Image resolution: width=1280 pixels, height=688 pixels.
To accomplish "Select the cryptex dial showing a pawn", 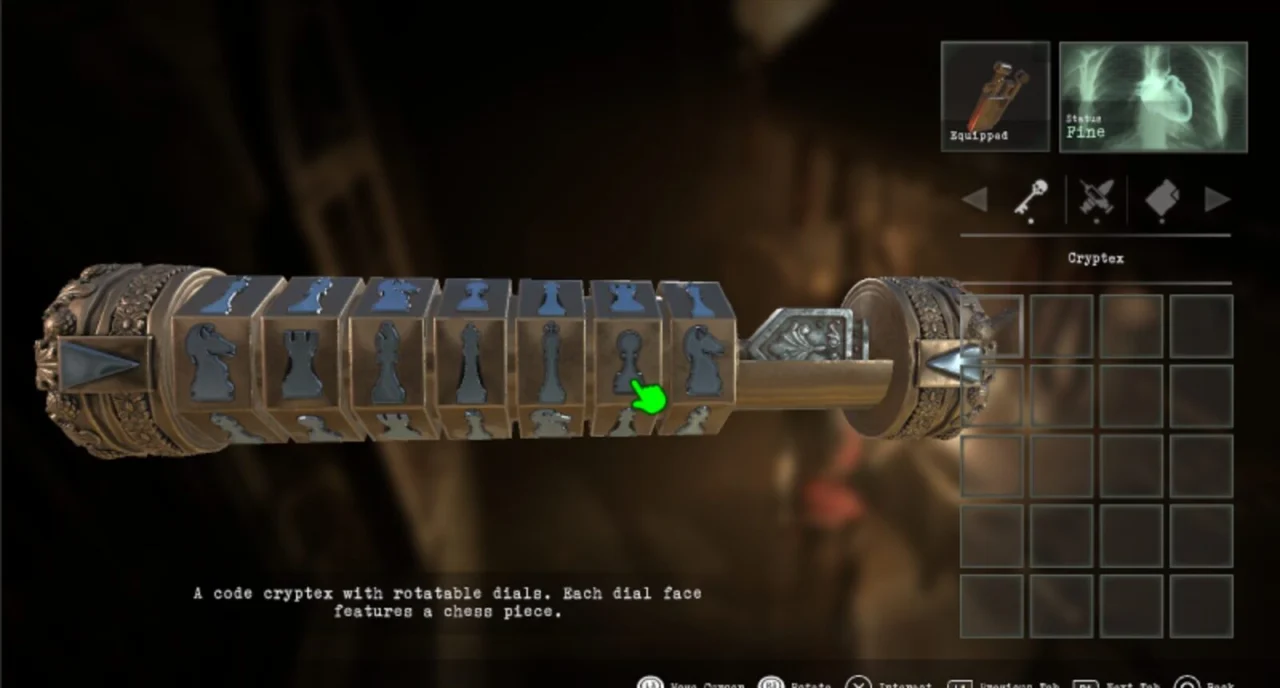I will tap(628, 362).
